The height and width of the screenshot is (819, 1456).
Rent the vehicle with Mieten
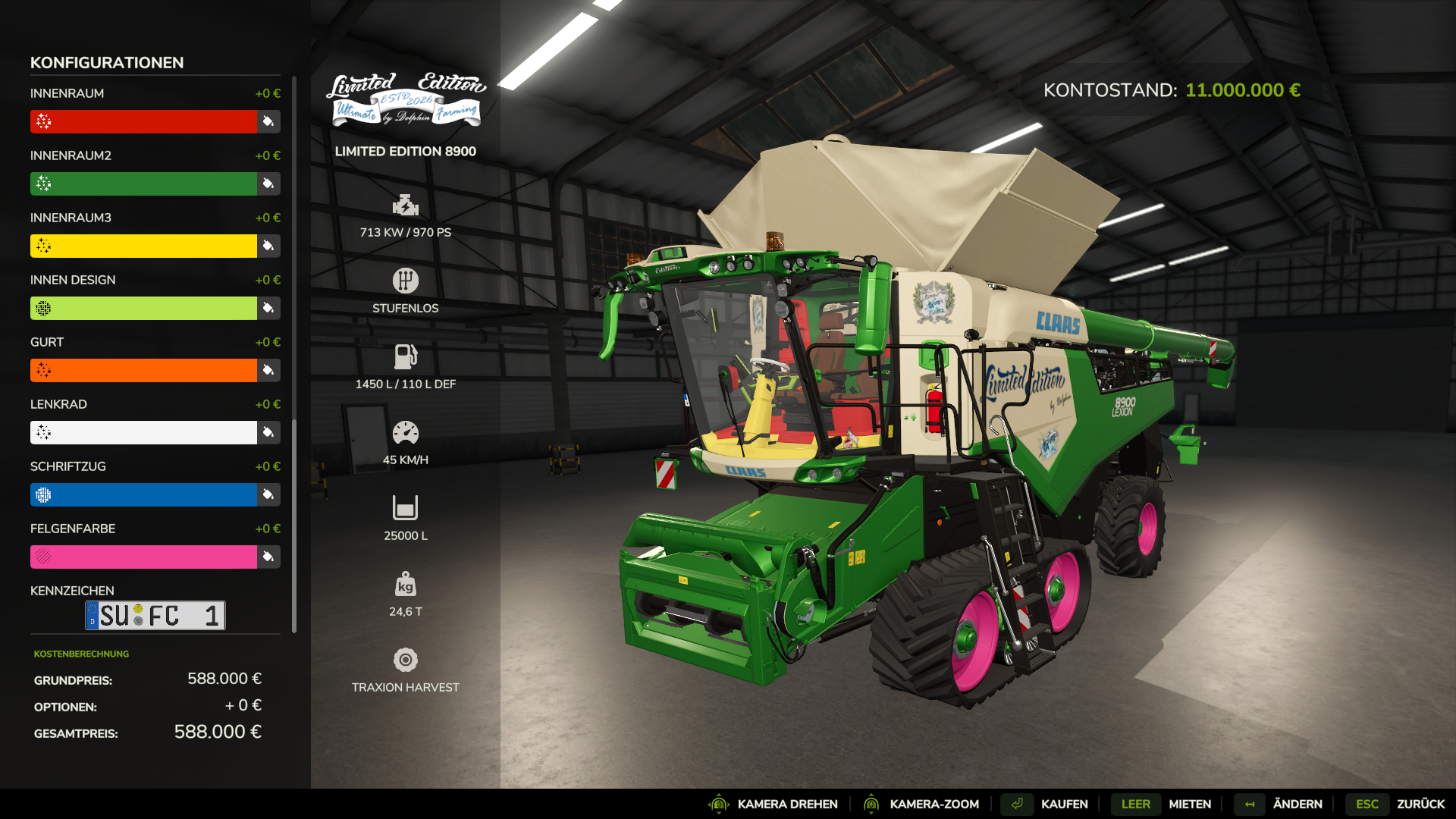[x=1189, y=804]
